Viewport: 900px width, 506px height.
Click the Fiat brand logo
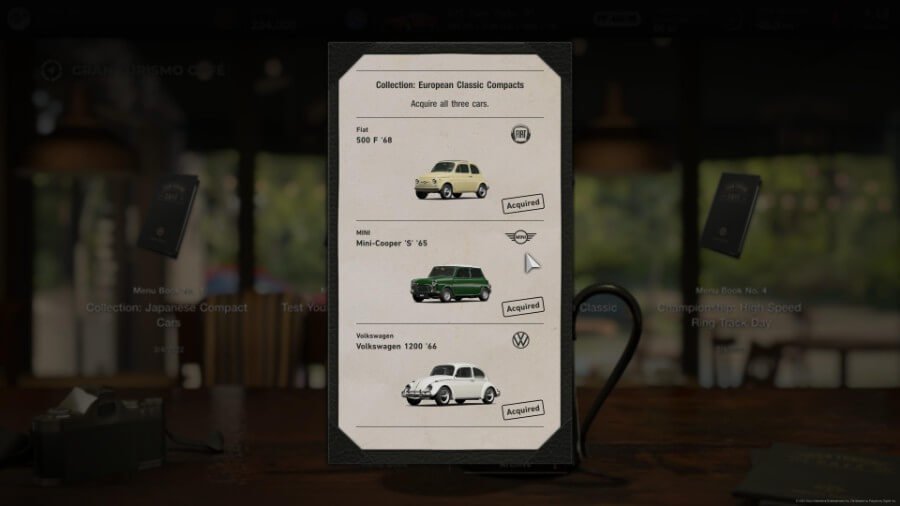(520, 135)
